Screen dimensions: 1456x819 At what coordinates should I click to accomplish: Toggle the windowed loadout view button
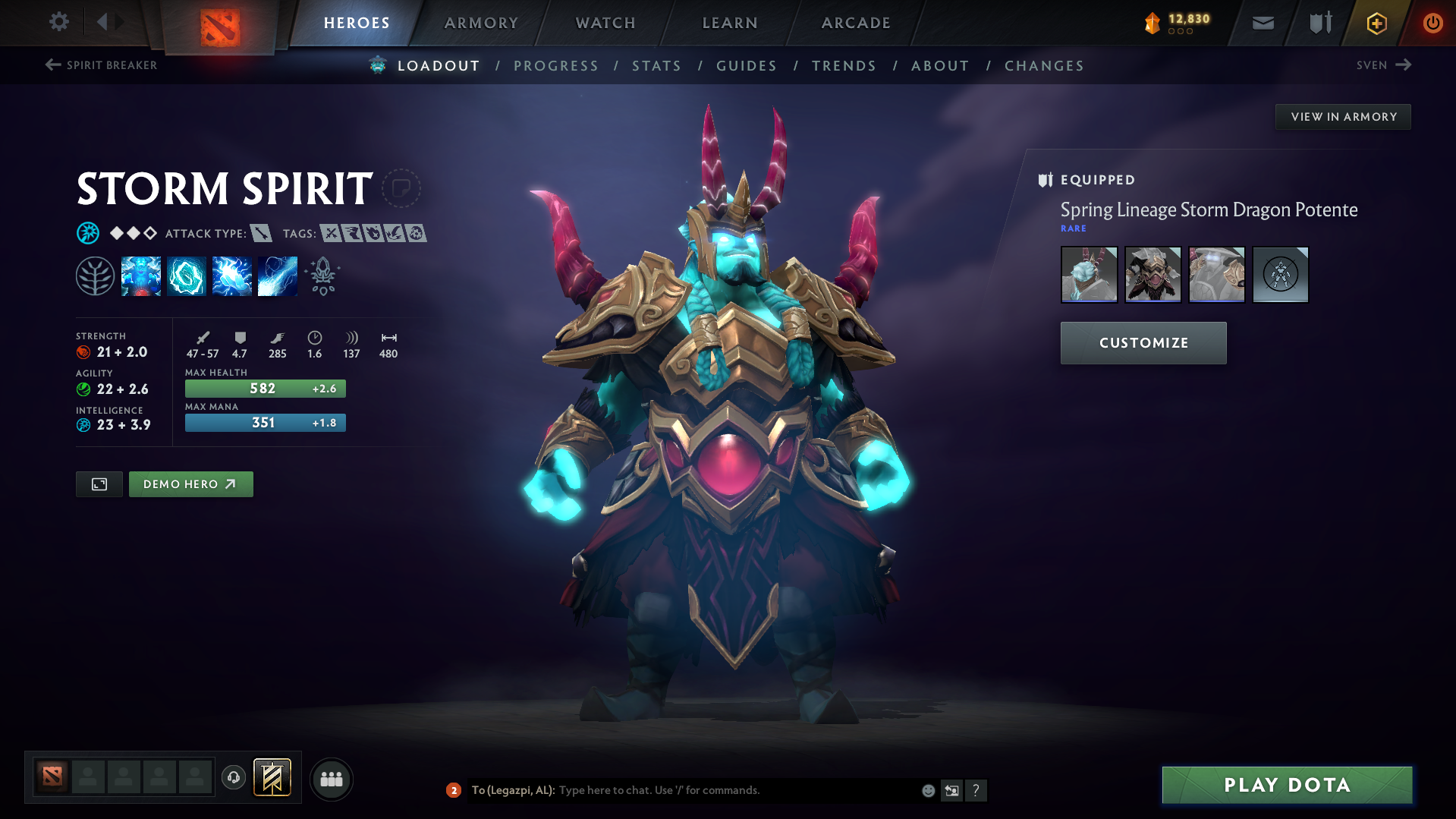click(x=99, y=484)
